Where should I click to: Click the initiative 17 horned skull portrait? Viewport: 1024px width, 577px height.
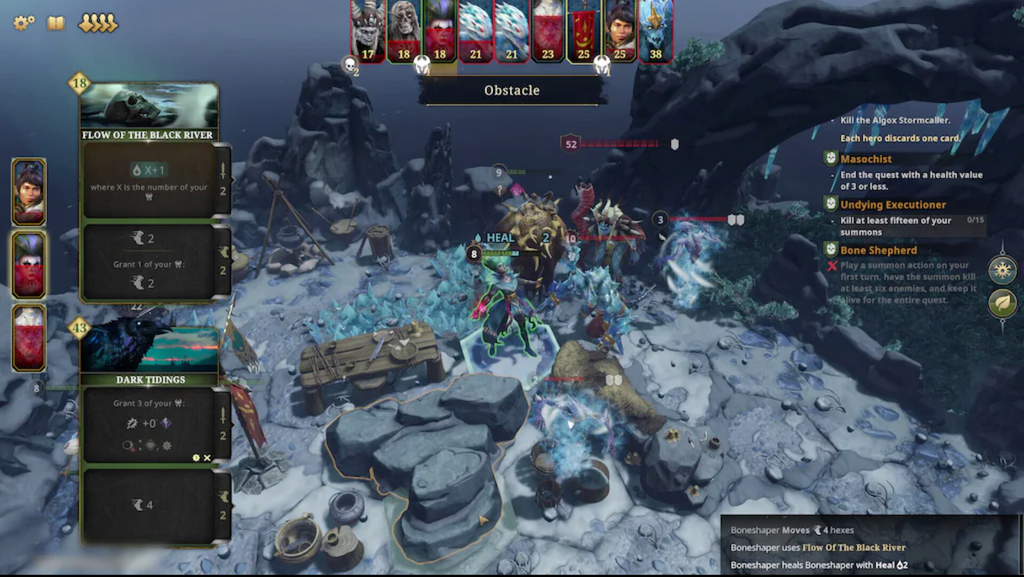tap(369, 30)
